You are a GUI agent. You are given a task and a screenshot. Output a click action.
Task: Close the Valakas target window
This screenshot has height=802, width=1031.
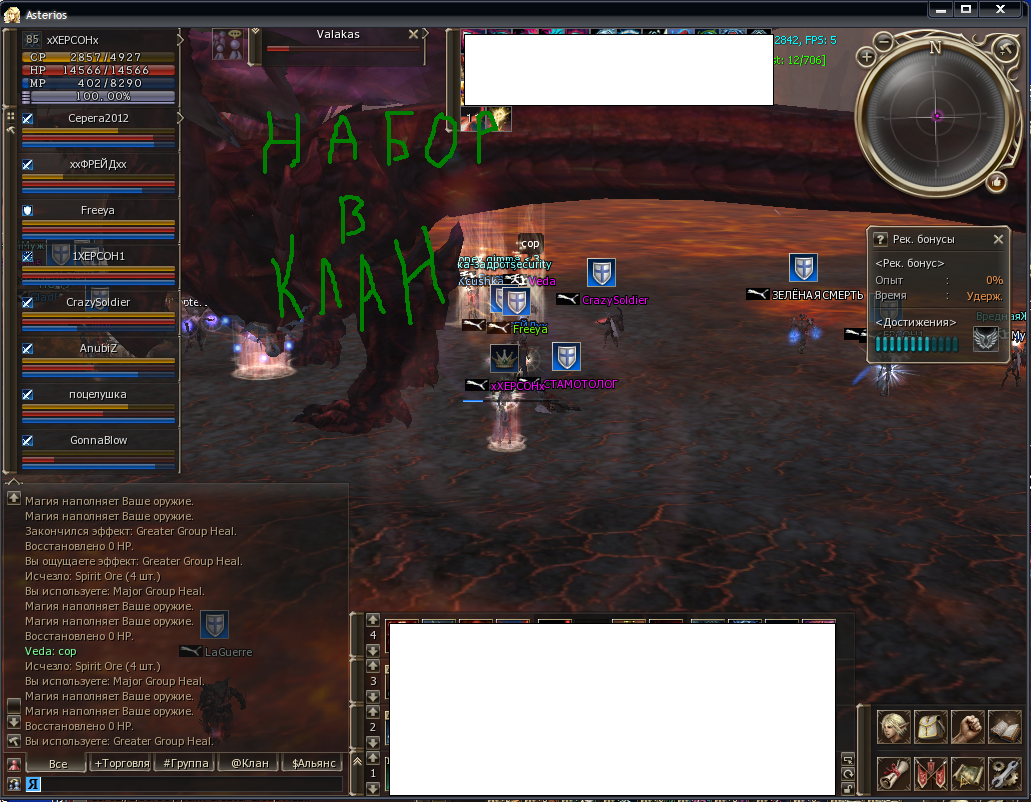[414, 34]
